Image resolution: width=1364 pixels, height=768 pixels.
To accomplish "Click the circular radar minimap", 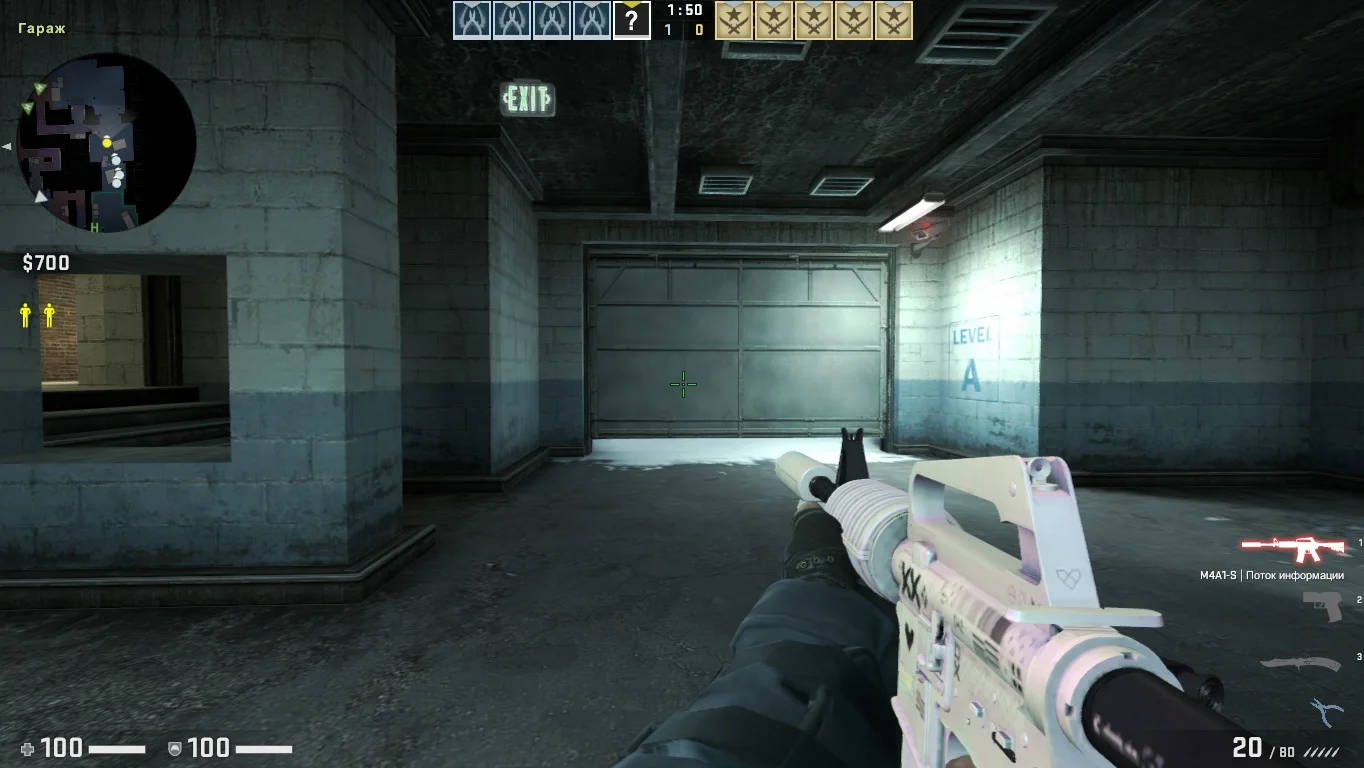I will point(106,142).
